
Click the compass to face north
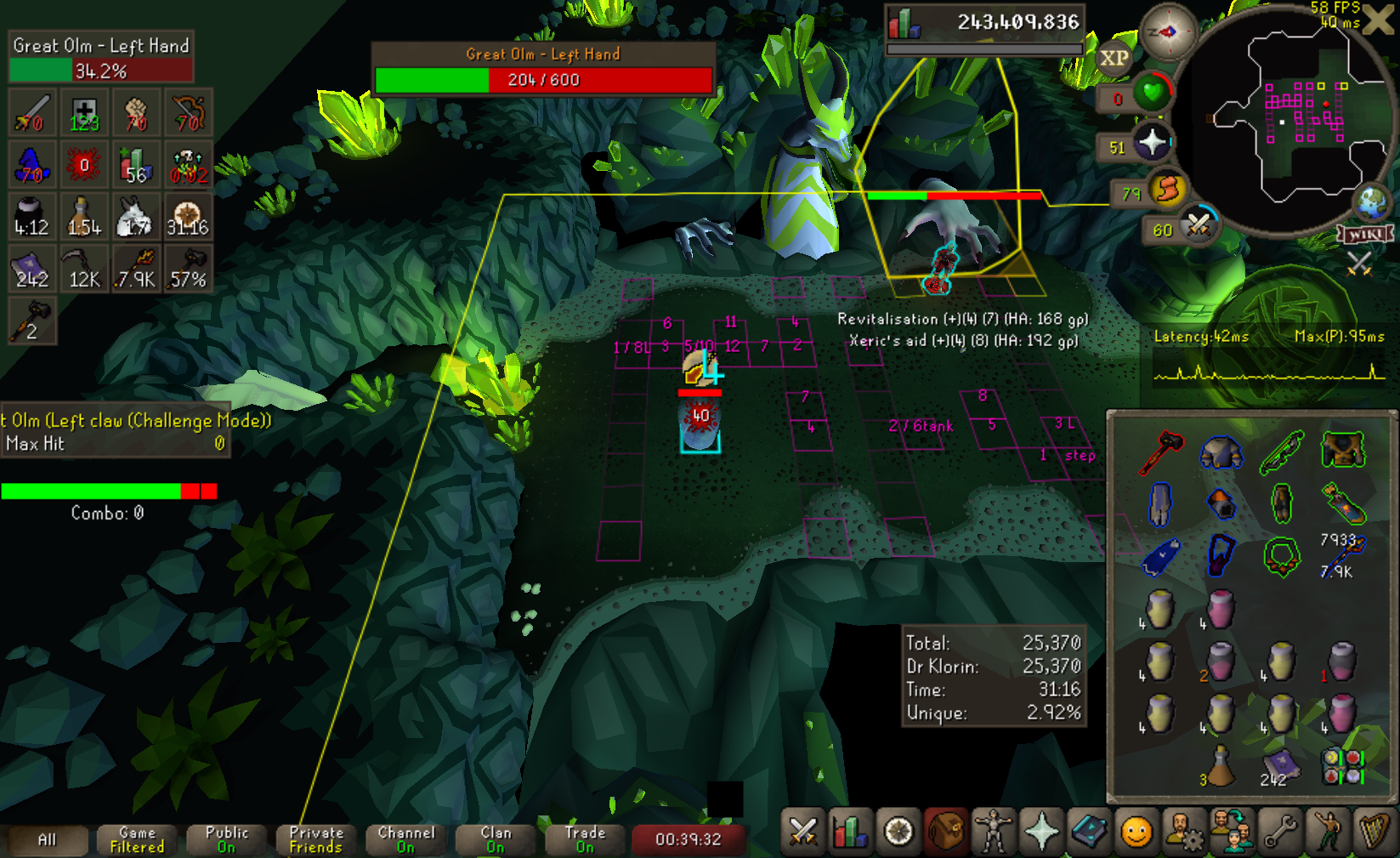[x=1168, y=32]
